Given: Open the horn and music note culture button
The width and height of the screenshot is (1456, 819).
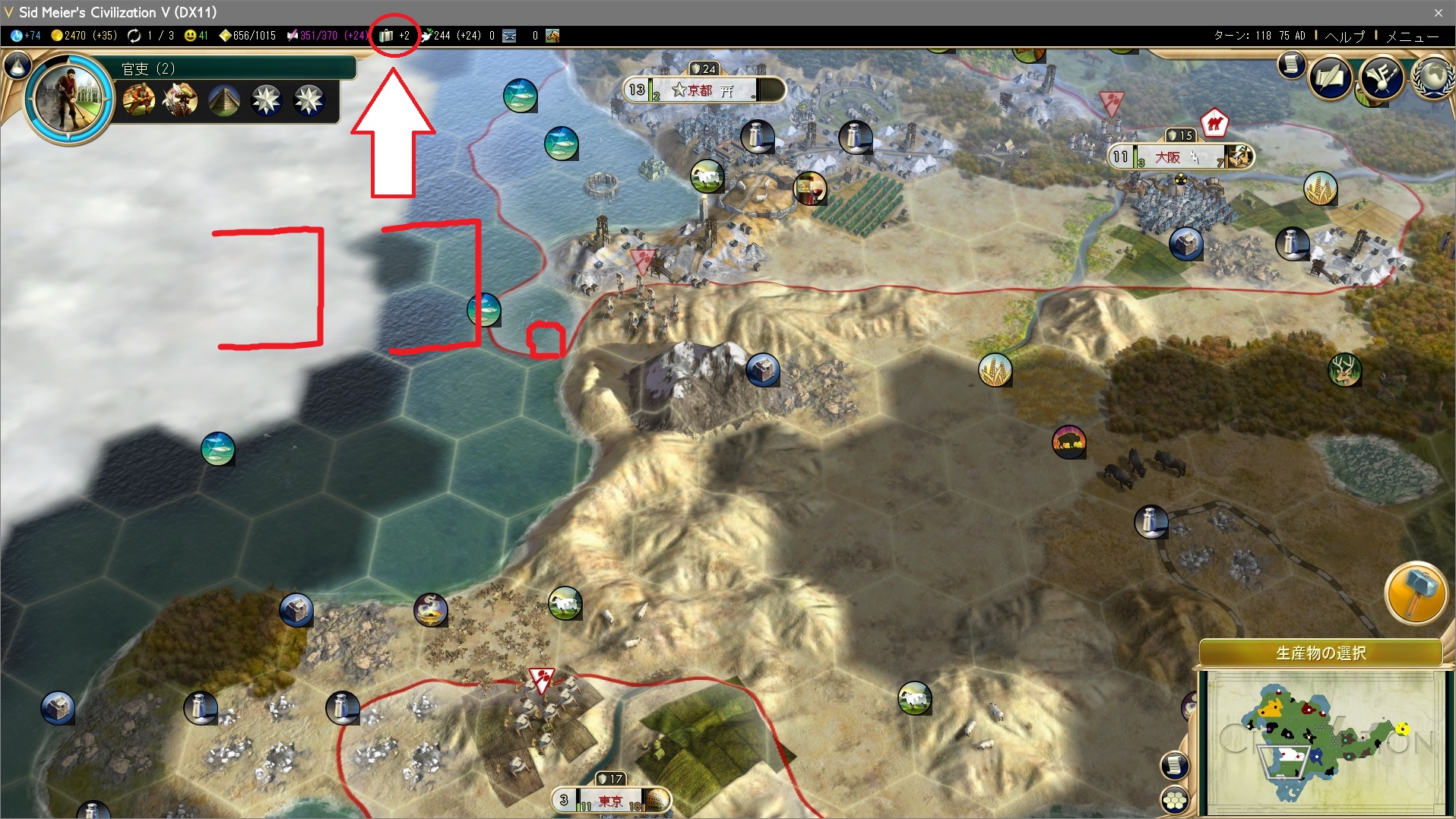Looking at the screenshot, I should pos(1382,78).
